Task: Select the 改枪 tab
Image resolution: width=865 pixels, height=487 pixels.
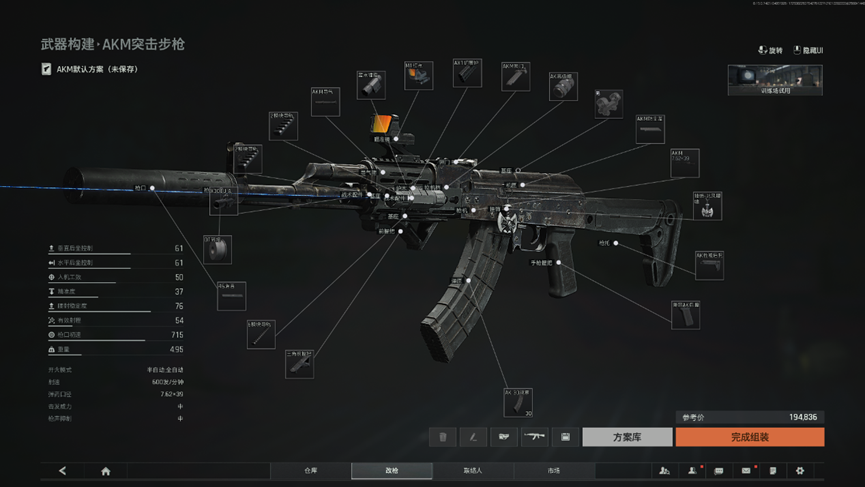Action: pyautogui.click(x=391, y=470)
